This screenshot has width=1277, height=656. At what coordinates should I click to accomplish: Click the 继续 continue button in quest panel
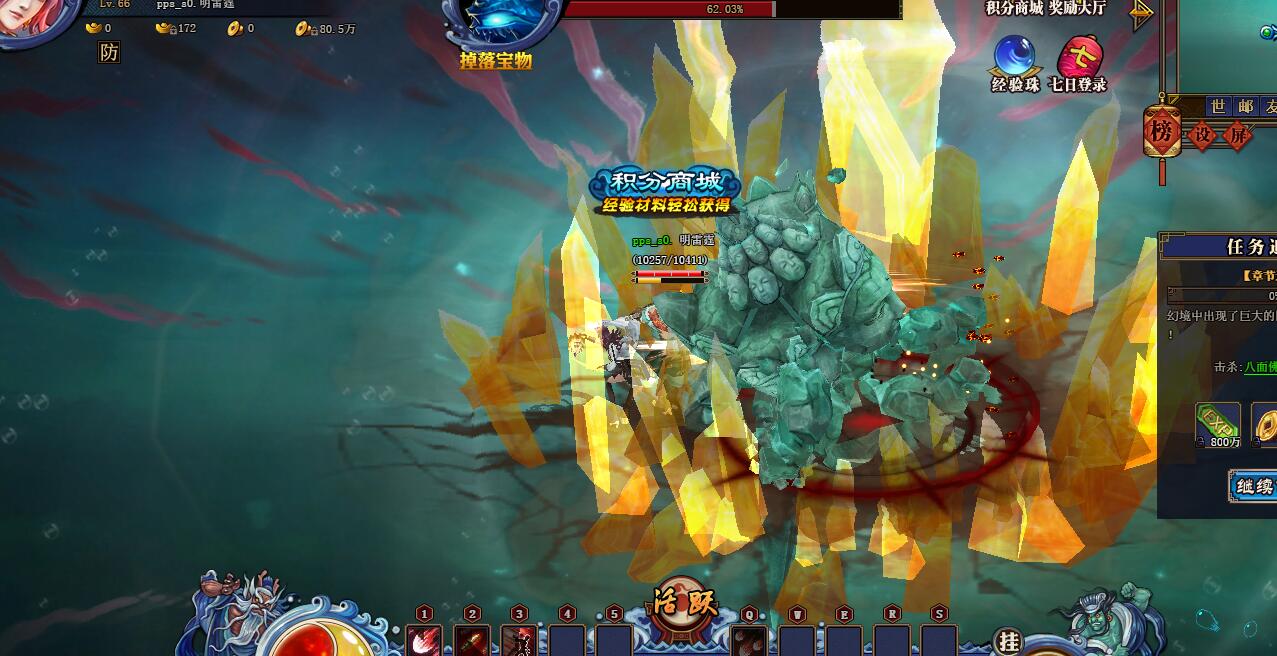(1254, 487)
